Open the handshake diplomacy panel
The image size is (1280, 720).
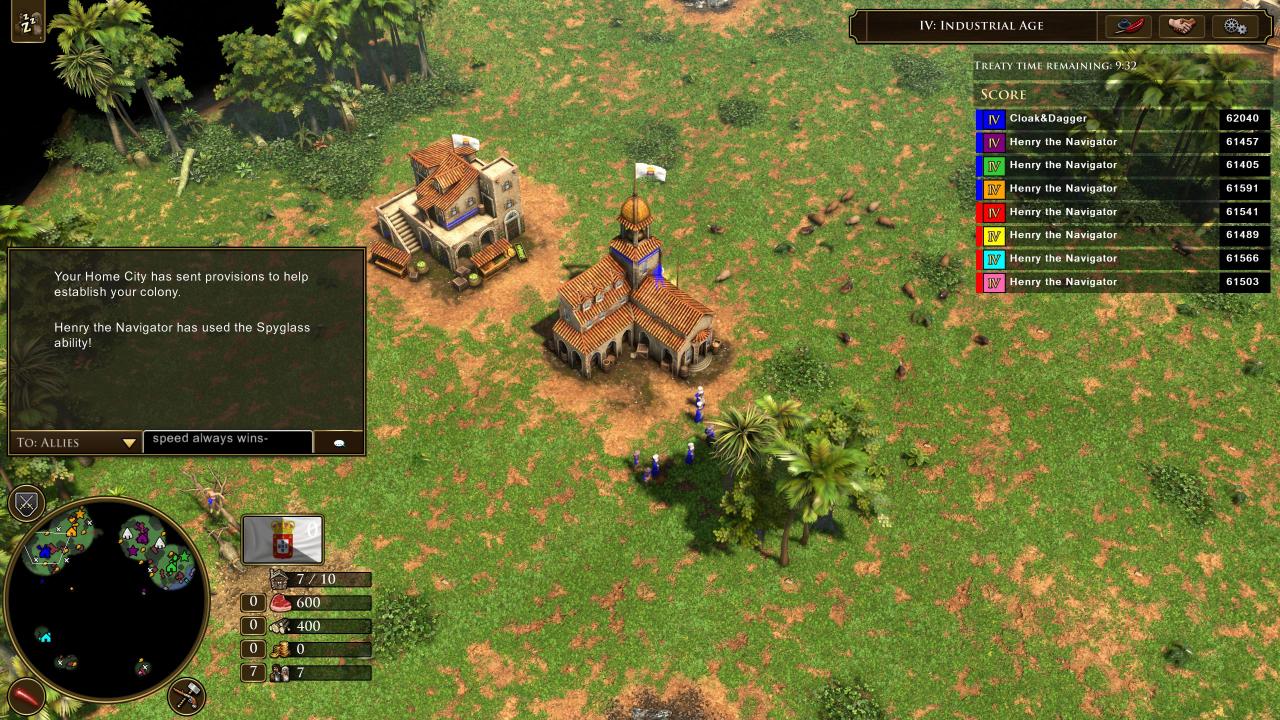point(1182,26)
